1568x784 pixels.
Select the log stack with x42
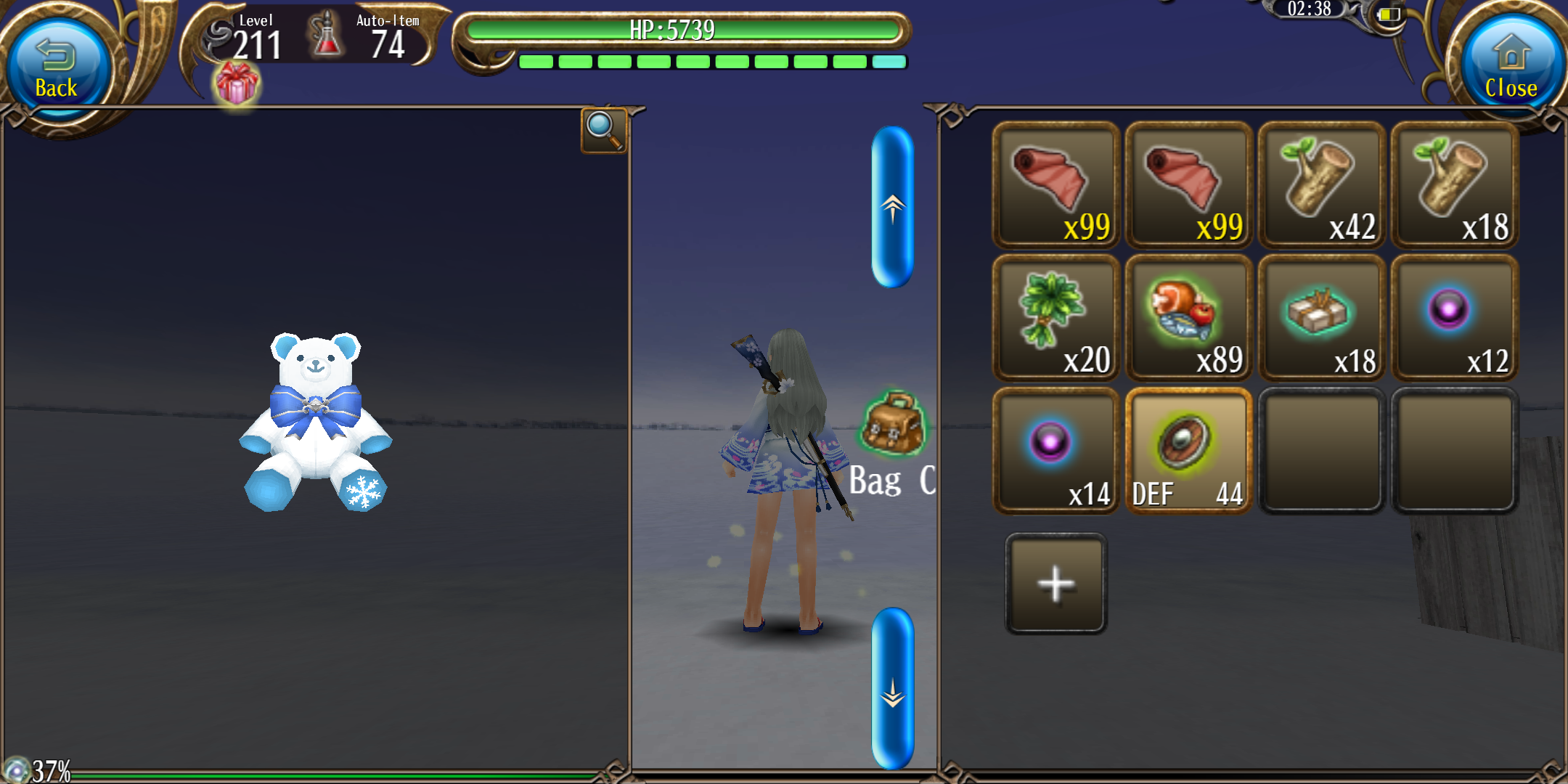coord(1321,186)
